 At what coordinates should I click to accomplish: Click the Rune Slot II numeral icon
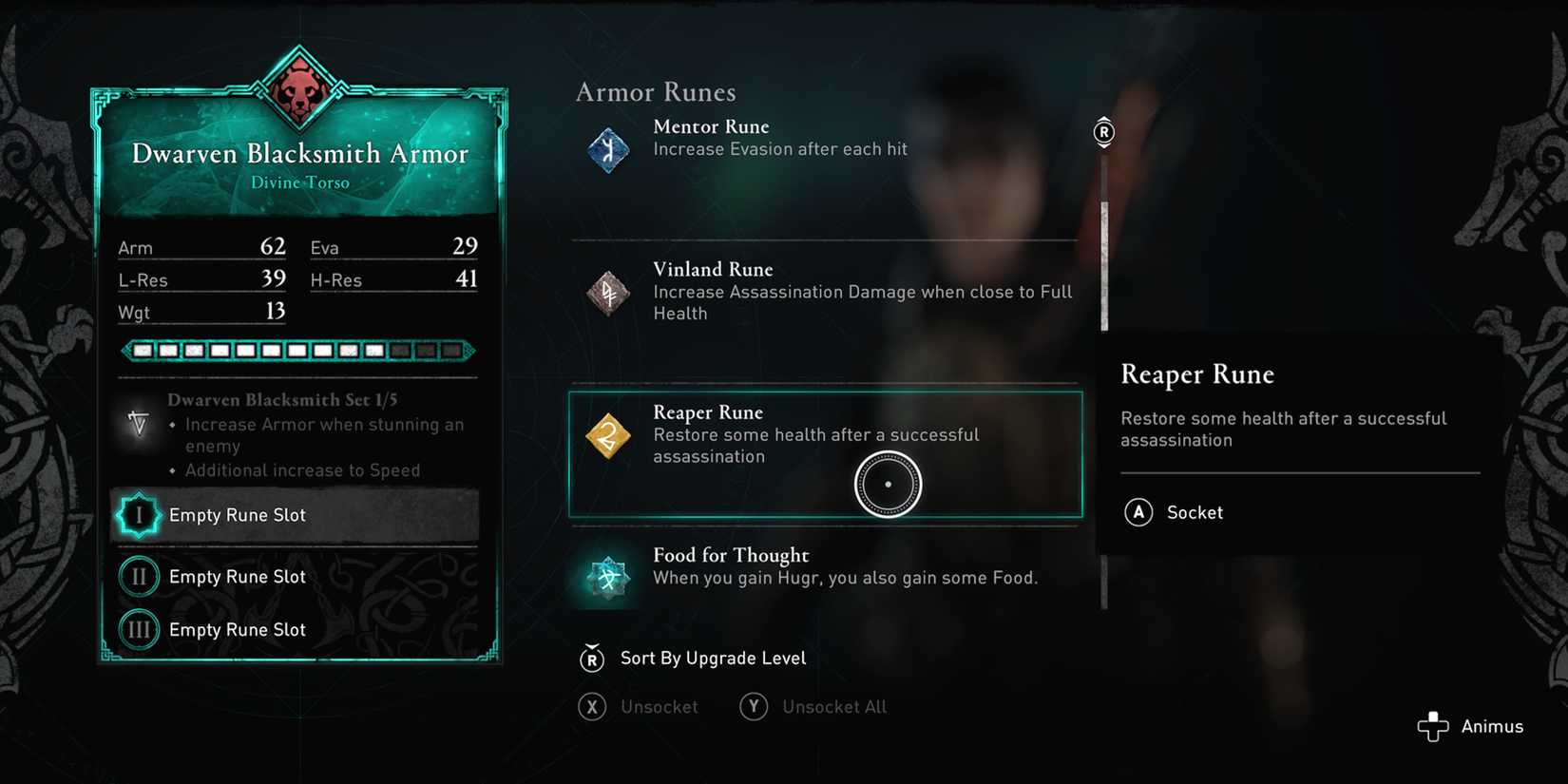pos(139,576)
